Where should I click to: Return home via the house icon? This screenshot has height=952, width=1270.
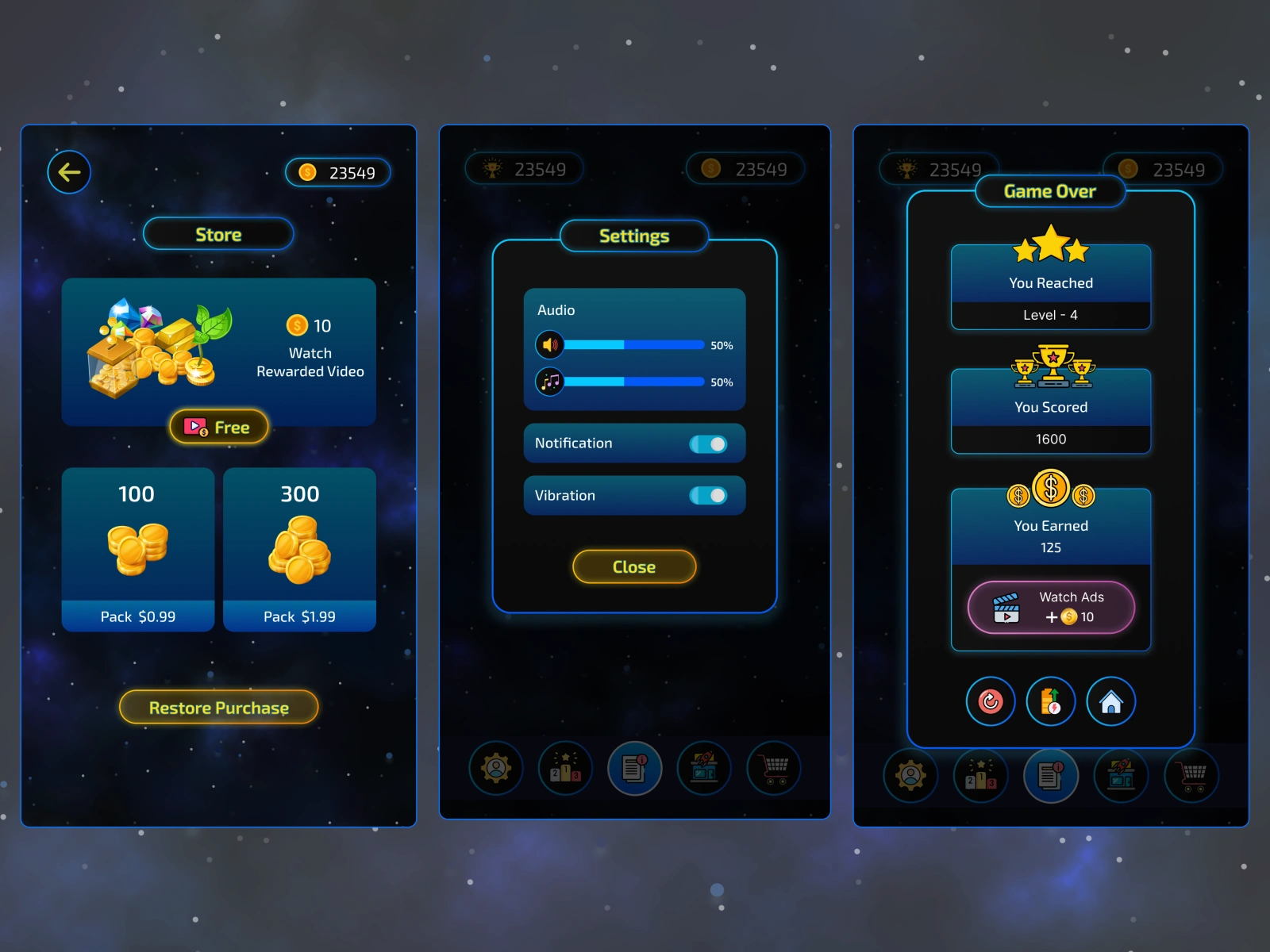1111,701
